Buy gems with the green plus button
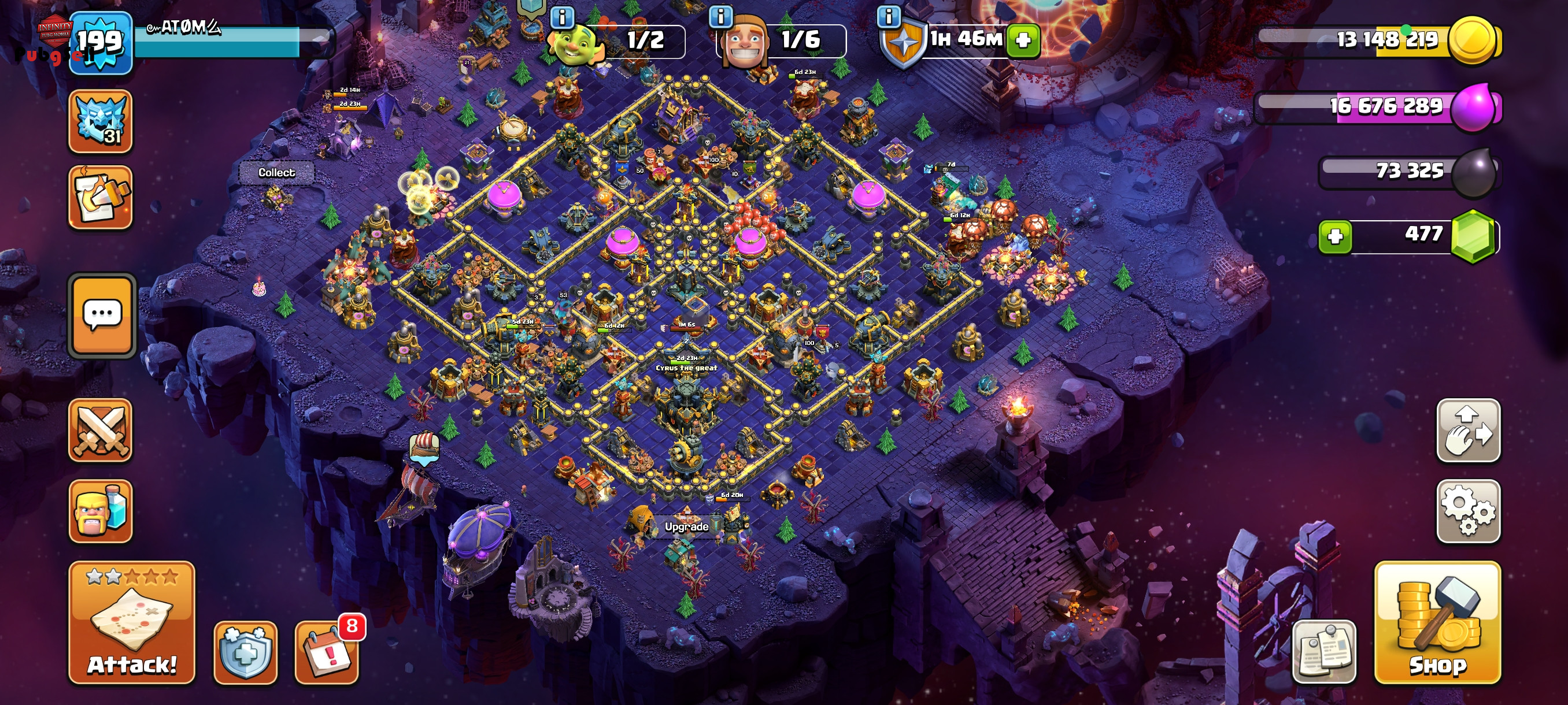The width and height of the screenshot is (1568, 705). [x=1334, y=236]
